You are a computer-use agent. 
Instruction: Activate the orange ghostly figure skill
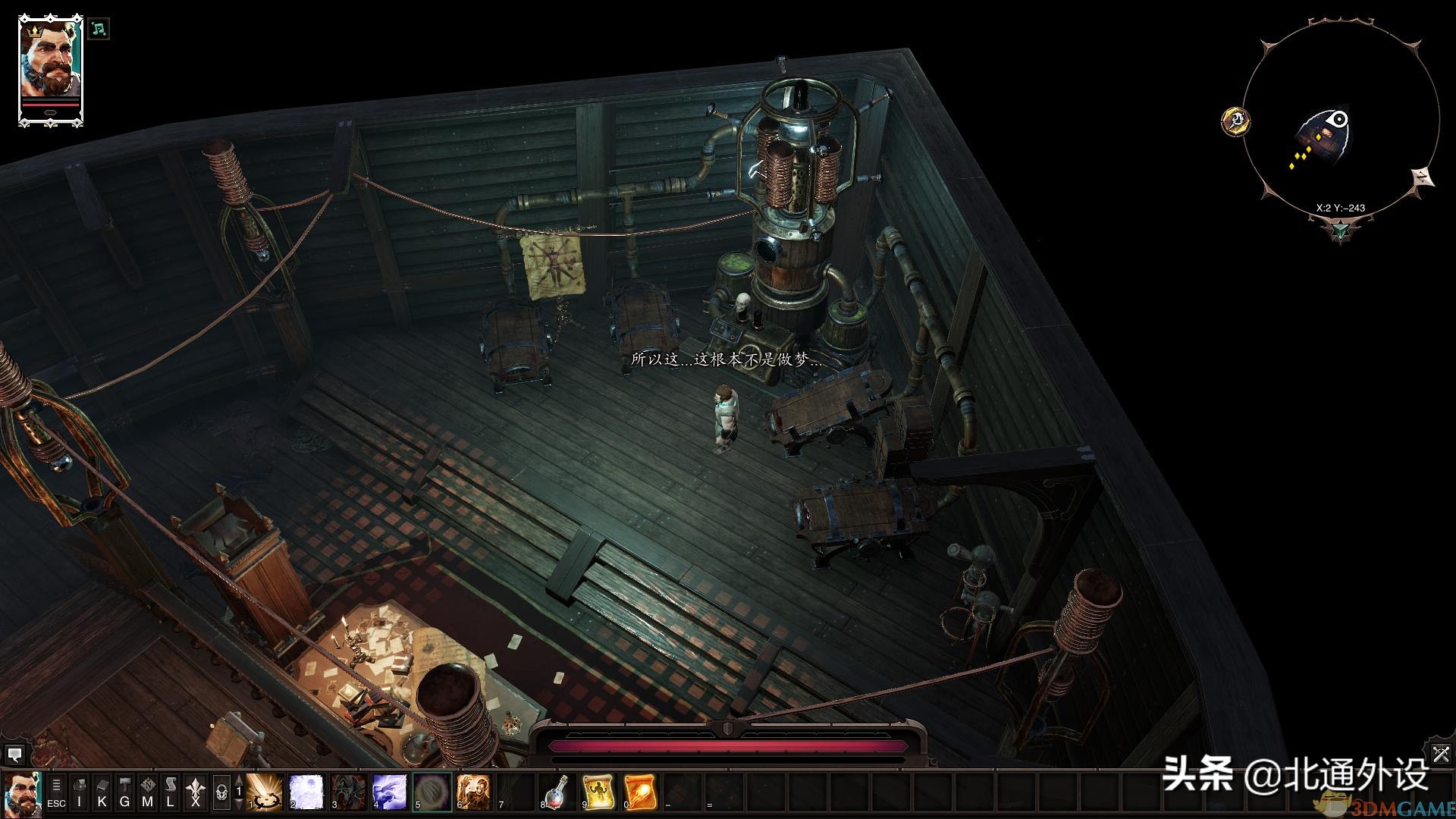(474, 792)
